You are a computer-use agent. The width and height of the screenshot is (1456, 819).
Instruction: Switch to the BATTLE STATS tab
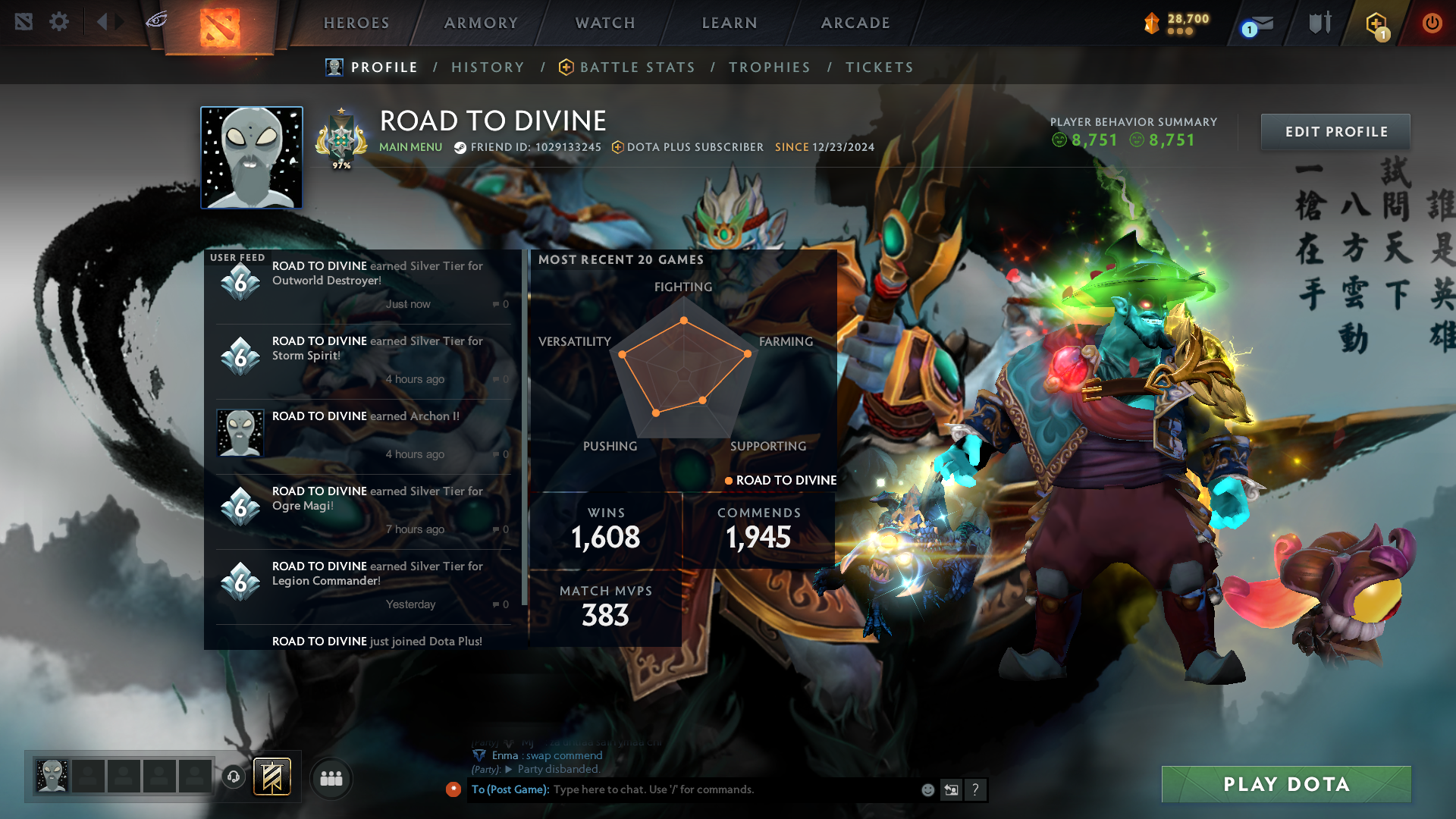click(635, 67)
